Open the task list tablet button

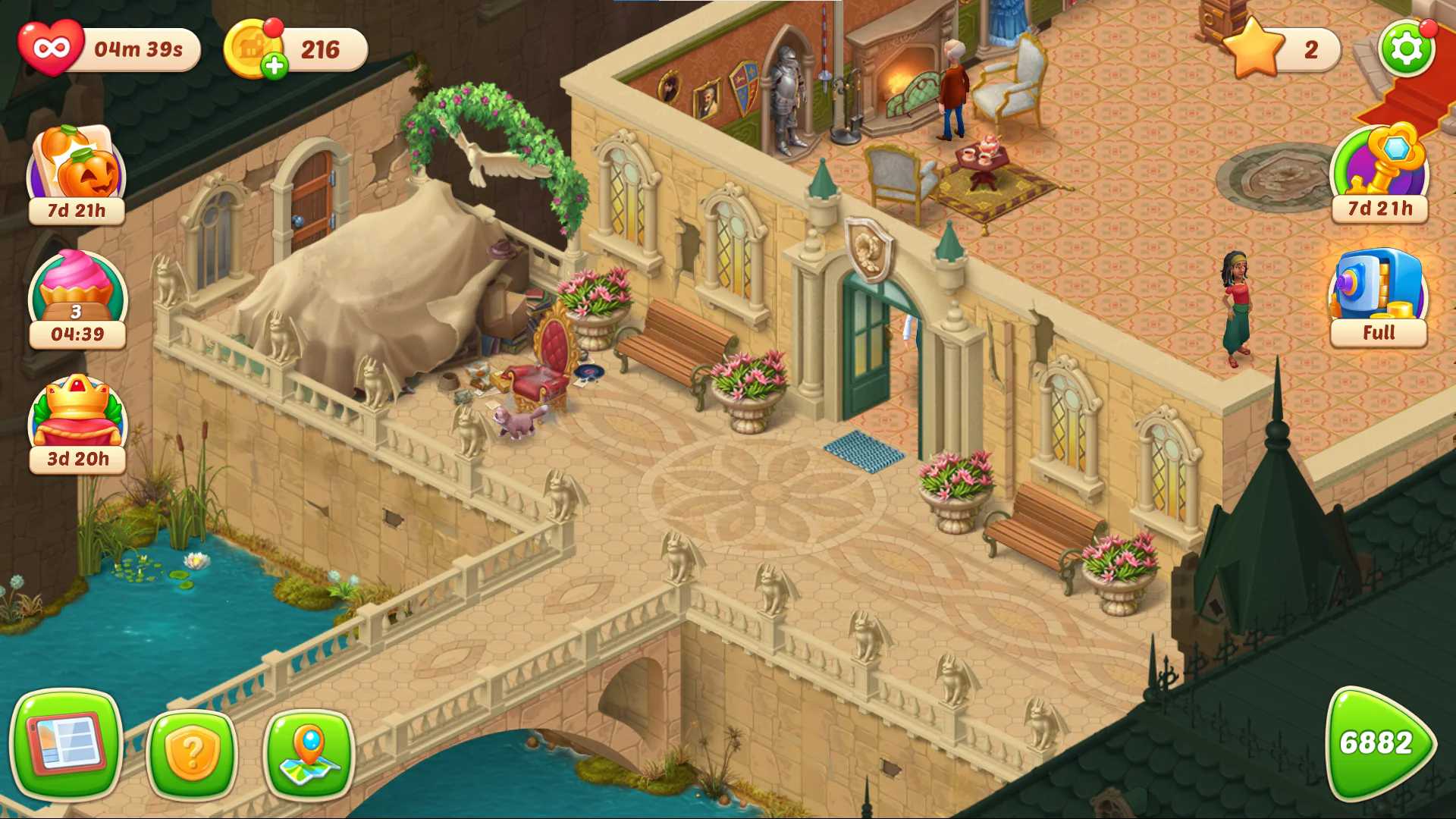(x=66, y=743)
